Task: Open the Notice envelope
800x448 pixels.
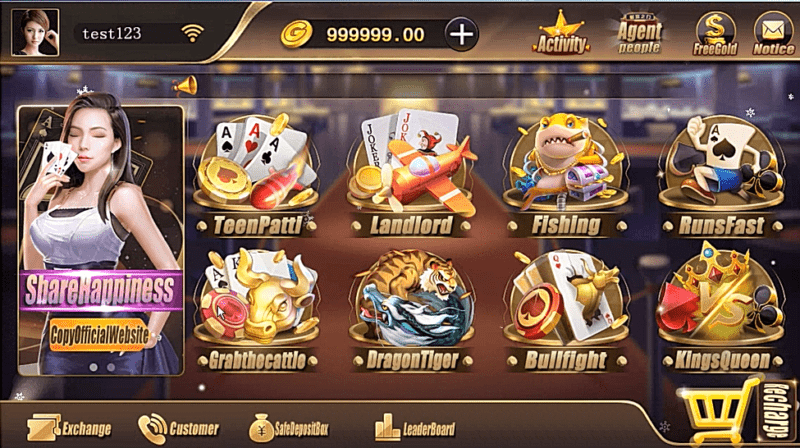Action: tap(772, 33)
